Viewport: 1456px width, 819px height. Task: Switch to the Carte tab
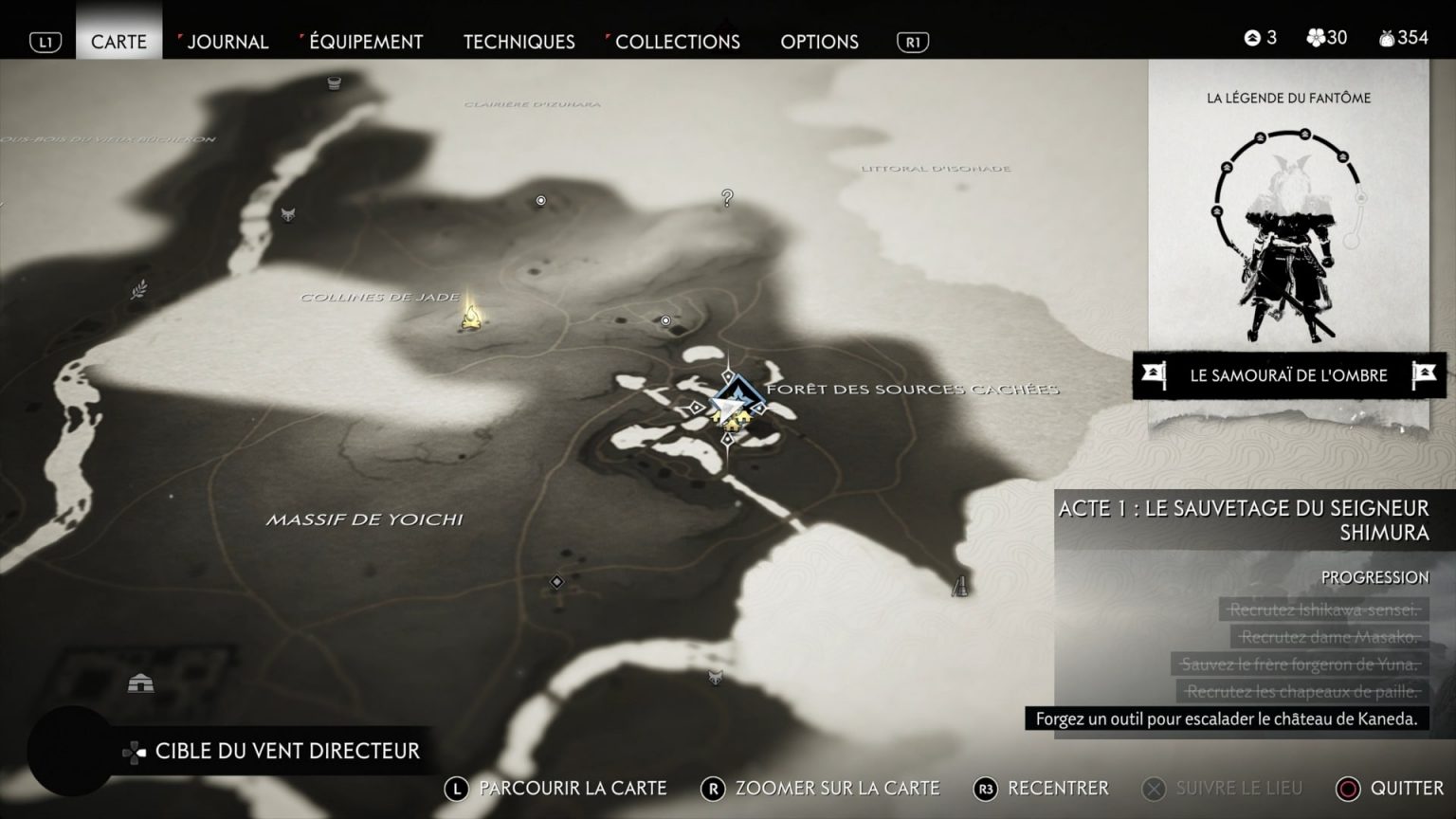pos(118,41)
